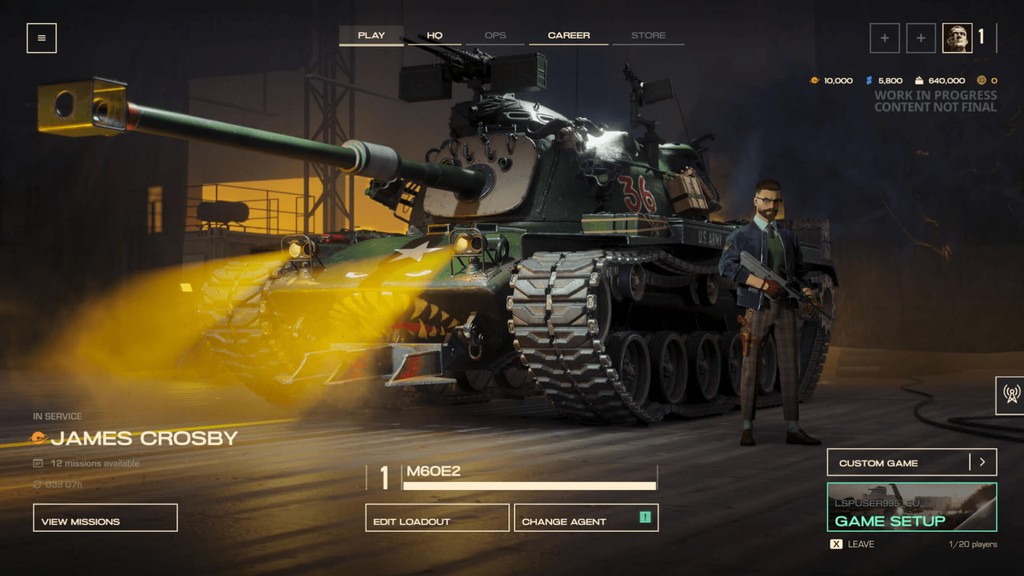This screenshot has width=1024, height=576.
Task: Launch GAME SETUP panel
Action: click(911, 507)
